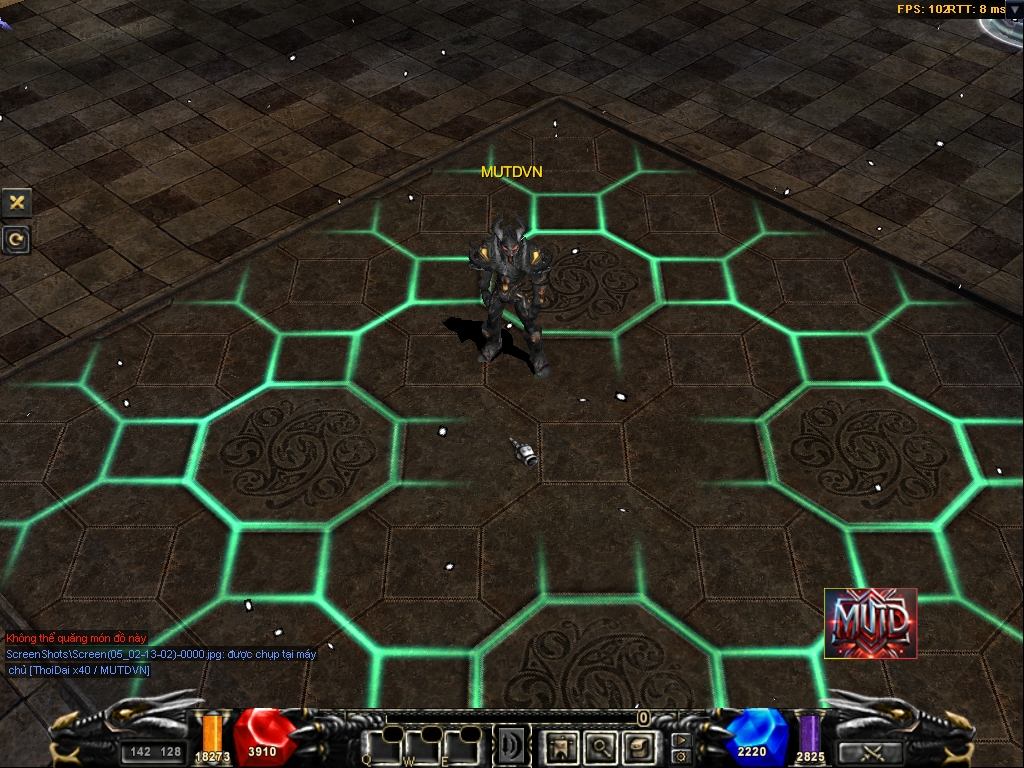Viewport: 1024px width, 768px height.
Task: Click the circular arrow refresh button
Action: [x=16, y=239]
